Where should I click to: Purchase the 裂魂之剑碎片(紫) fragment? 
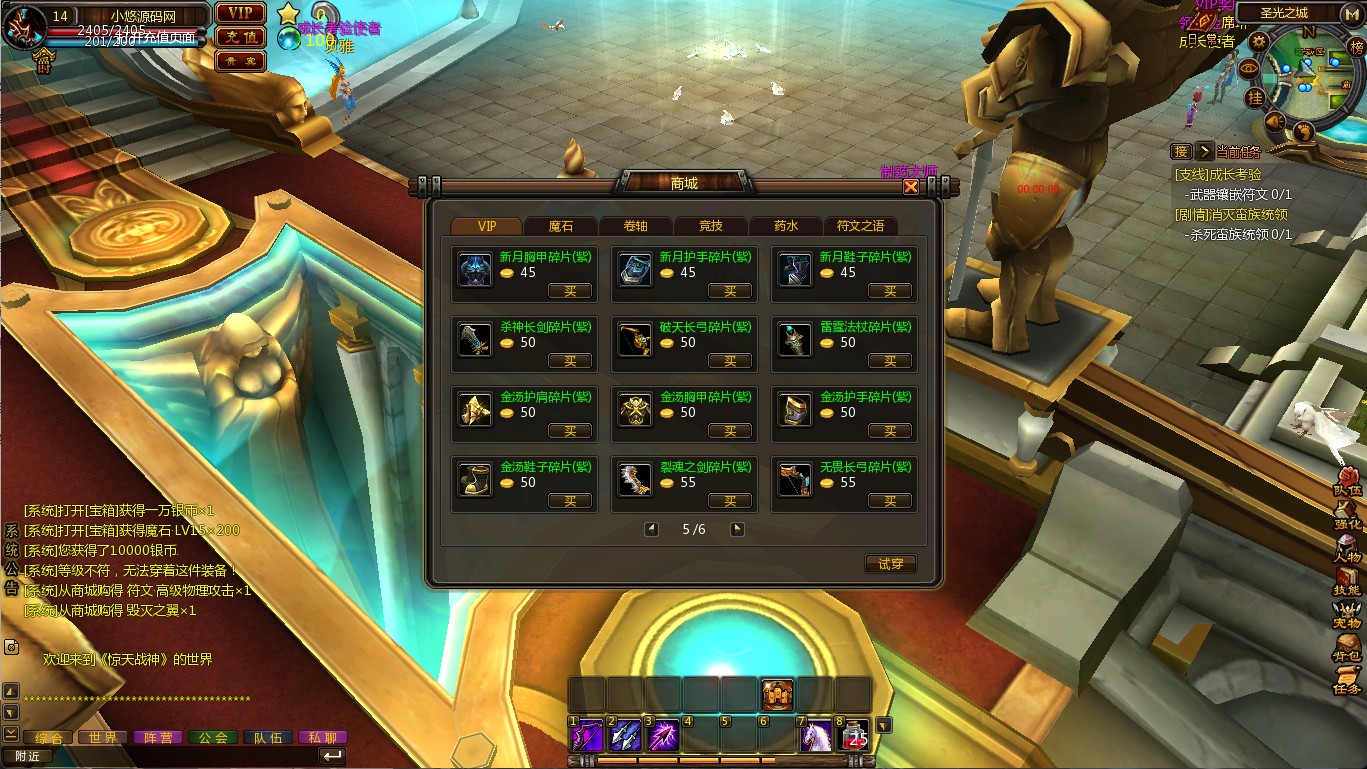(x=730, y=501)
